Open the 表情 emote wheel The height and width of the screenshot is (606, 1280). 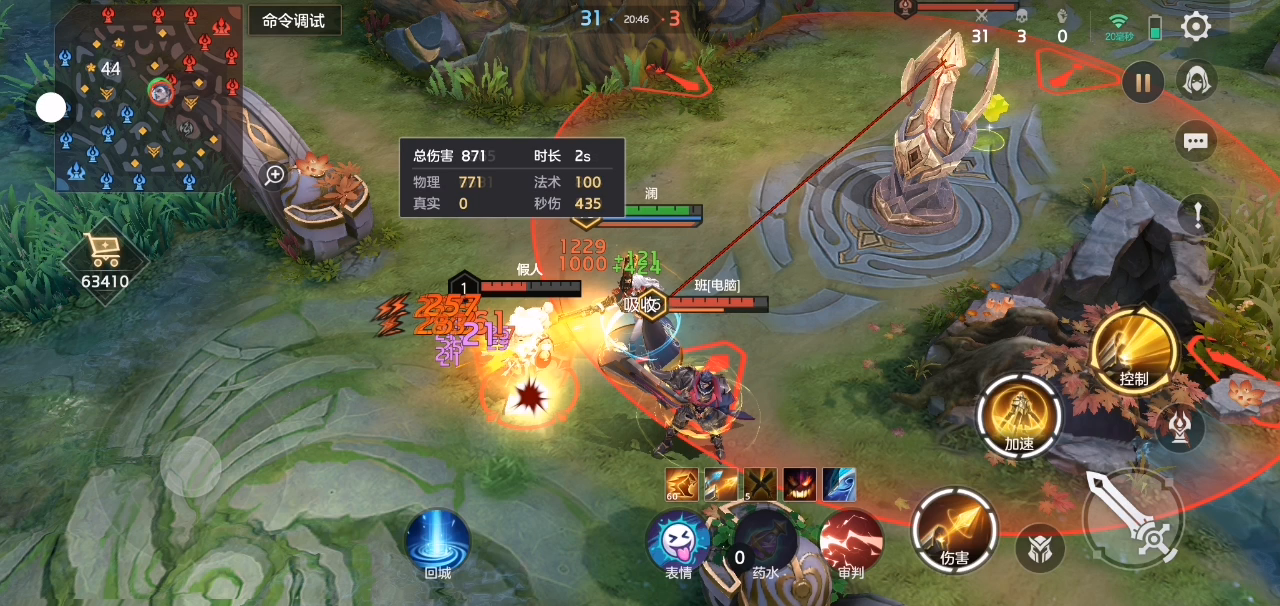point(679,542)
